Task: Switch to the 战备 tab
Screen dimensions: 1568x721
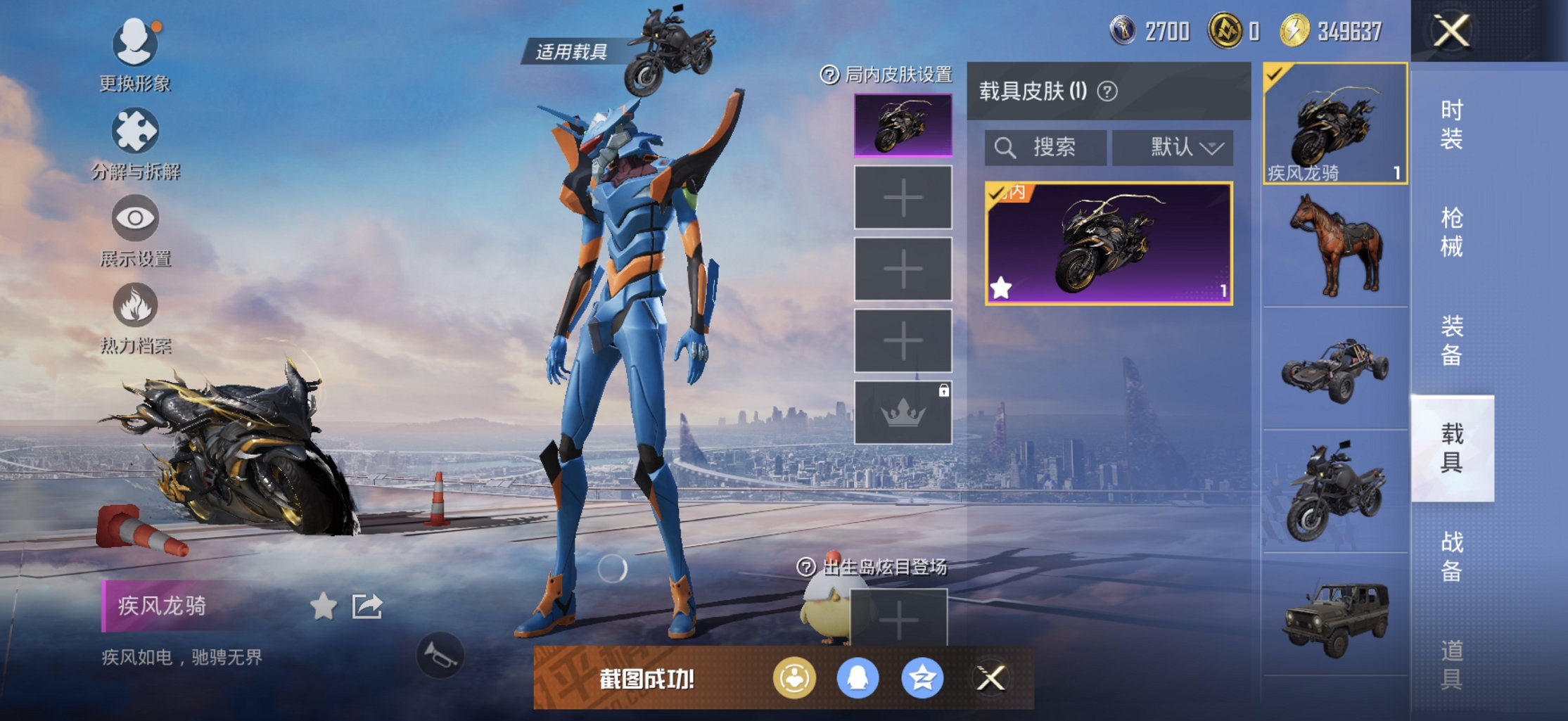Action: click(x=1452, y=556)
